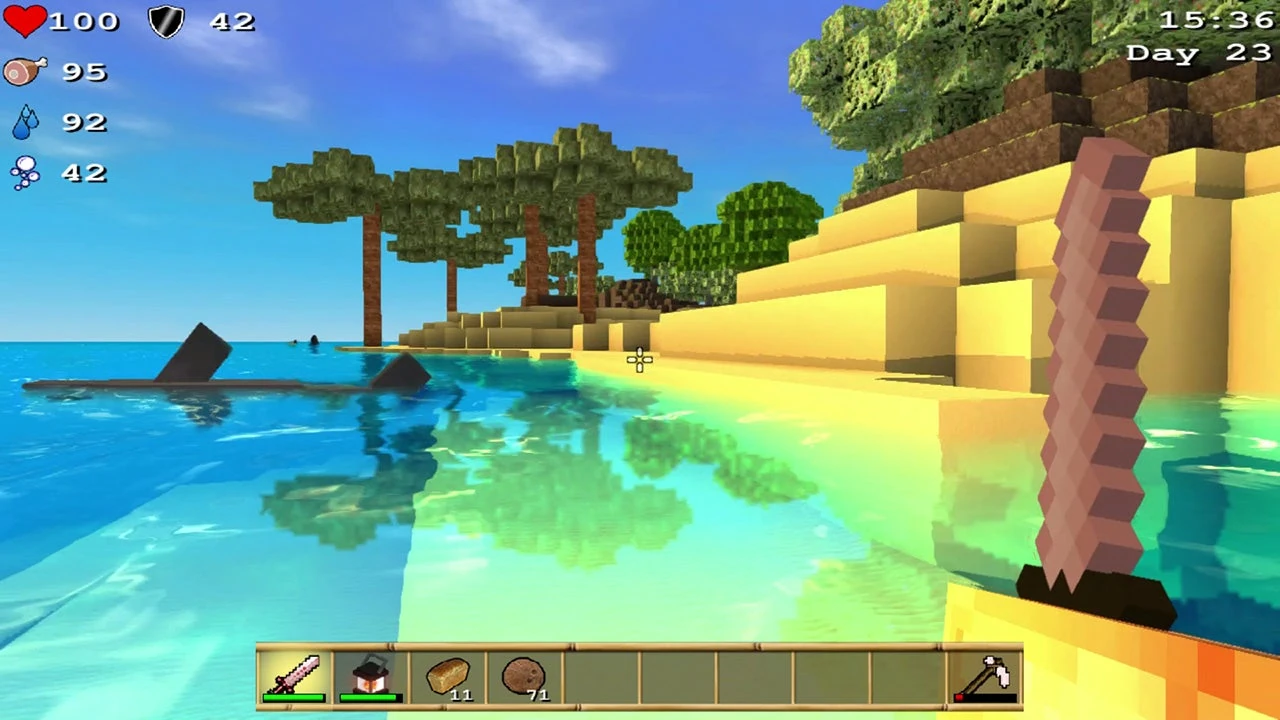Click the bread count number 11
This screenshot has width=1280, height=720.
coord(462,695)
